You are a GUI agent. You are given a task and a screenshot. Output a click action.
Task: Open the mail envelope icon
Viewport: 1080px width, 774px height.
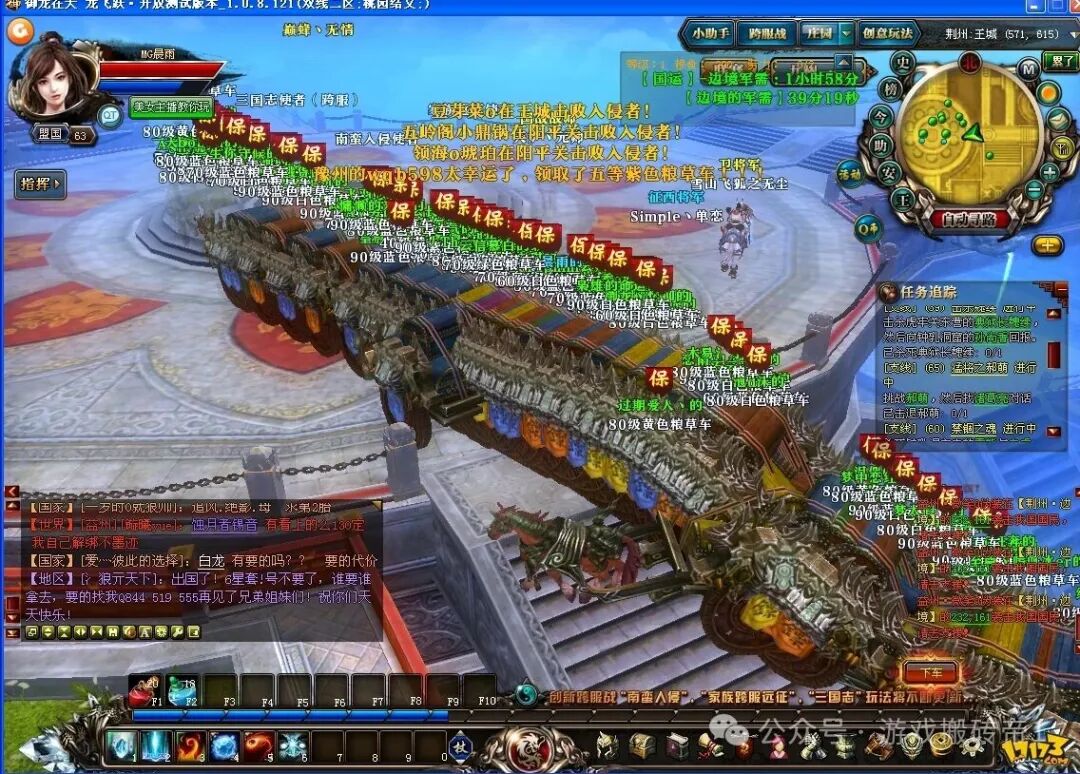(x=1059, y=120)
